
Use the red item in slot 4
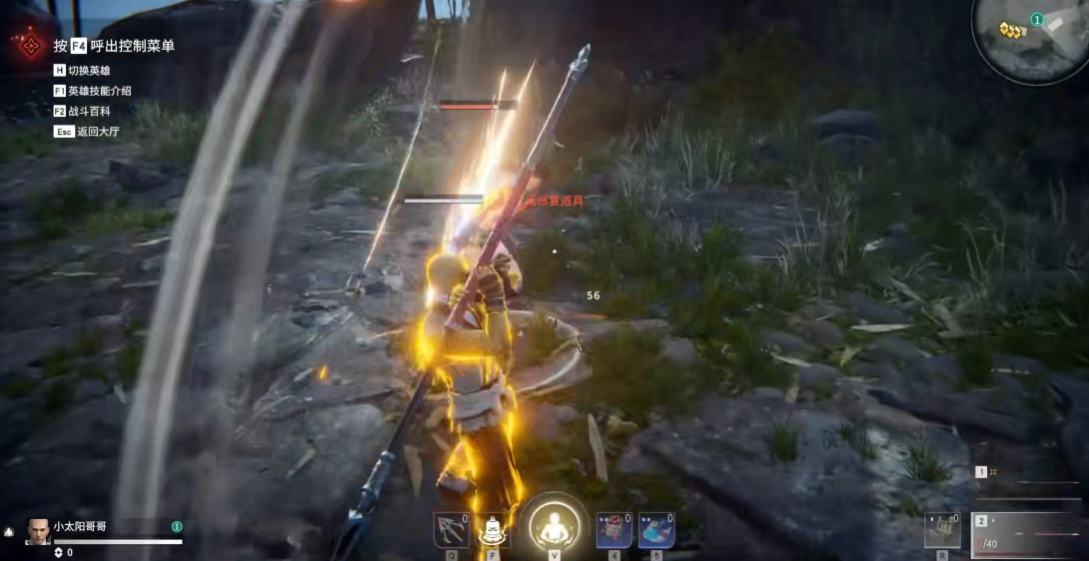pyautogui.click(x=613, y=530)
